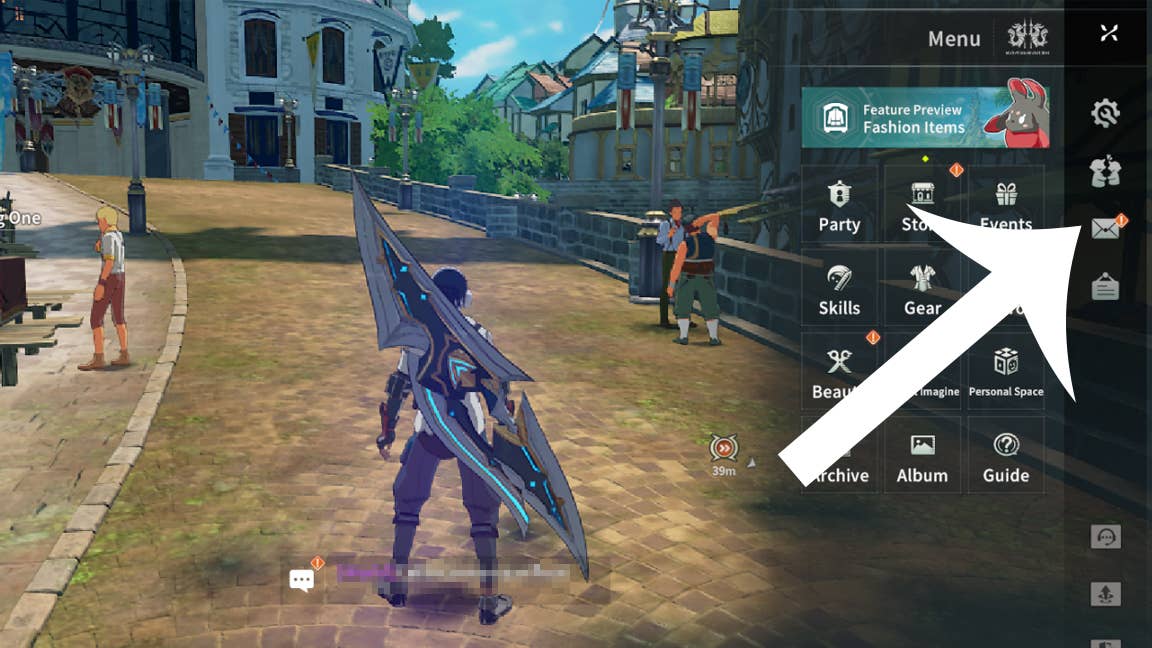1152x648 pixels.
Task: Open the Party menu
Action: tap(839, 205)
